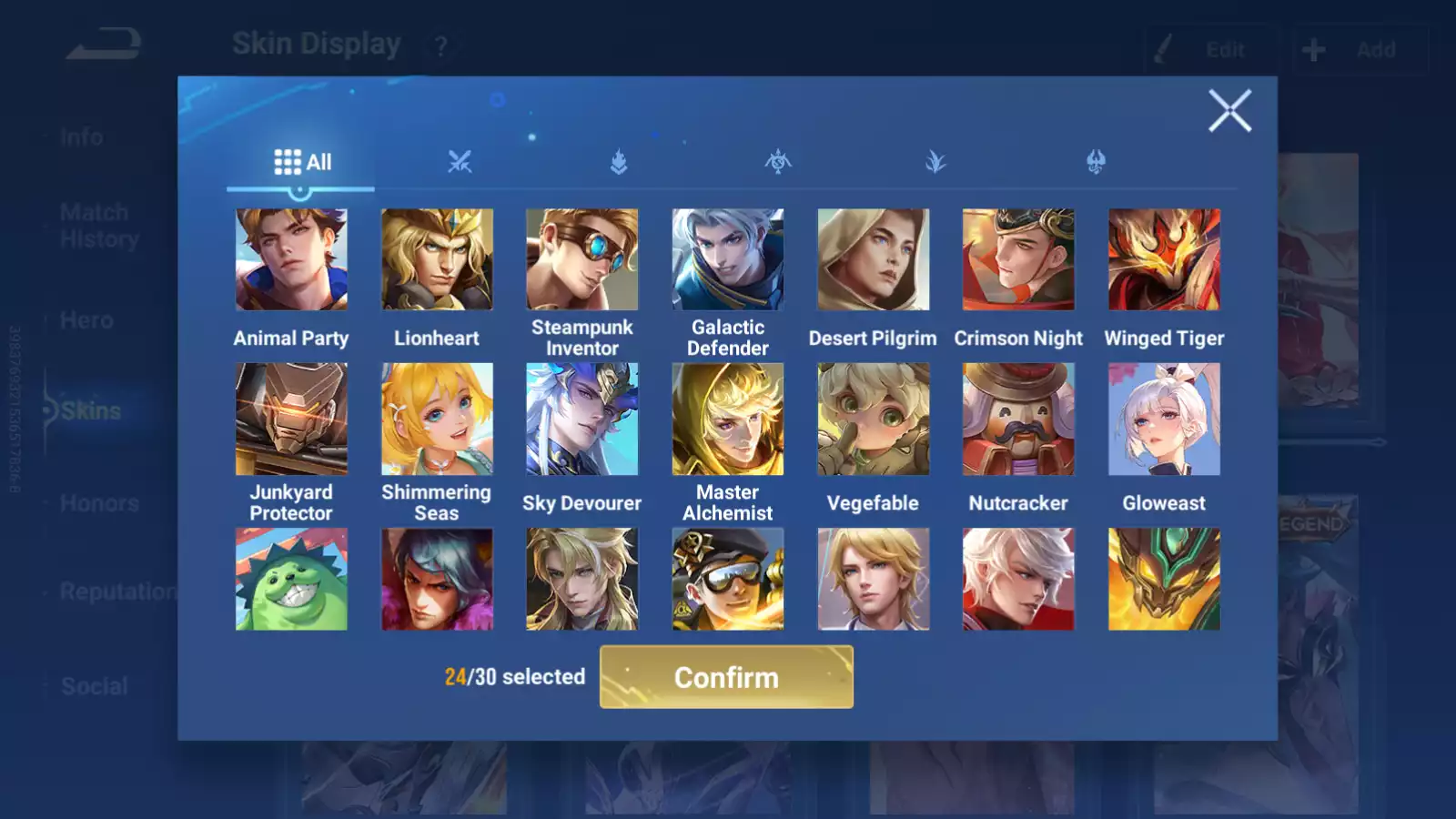Select the Junkyard Protector skin
The height and width of the screenshot is (819, 1456).
pyautogui.click(x=291, y=420)
